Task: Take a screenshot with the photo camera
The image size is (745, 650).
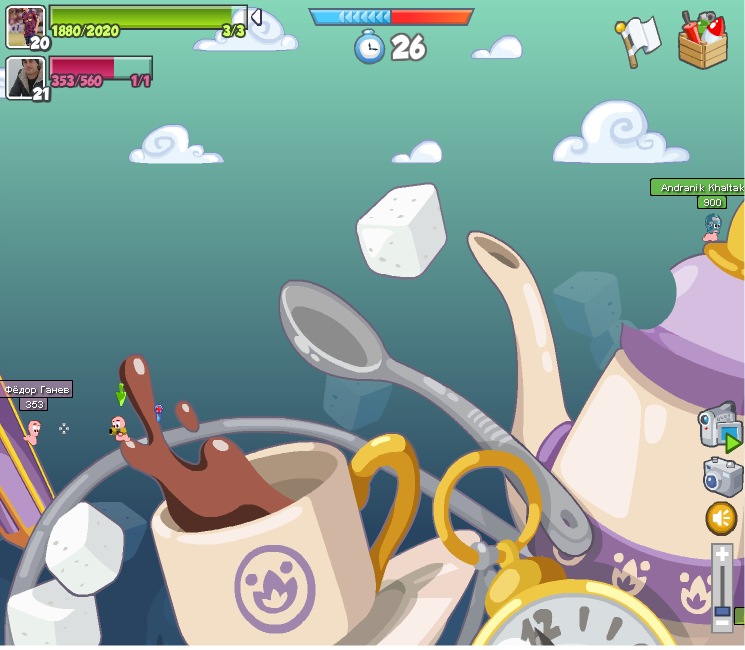Action: coord(722,476)
